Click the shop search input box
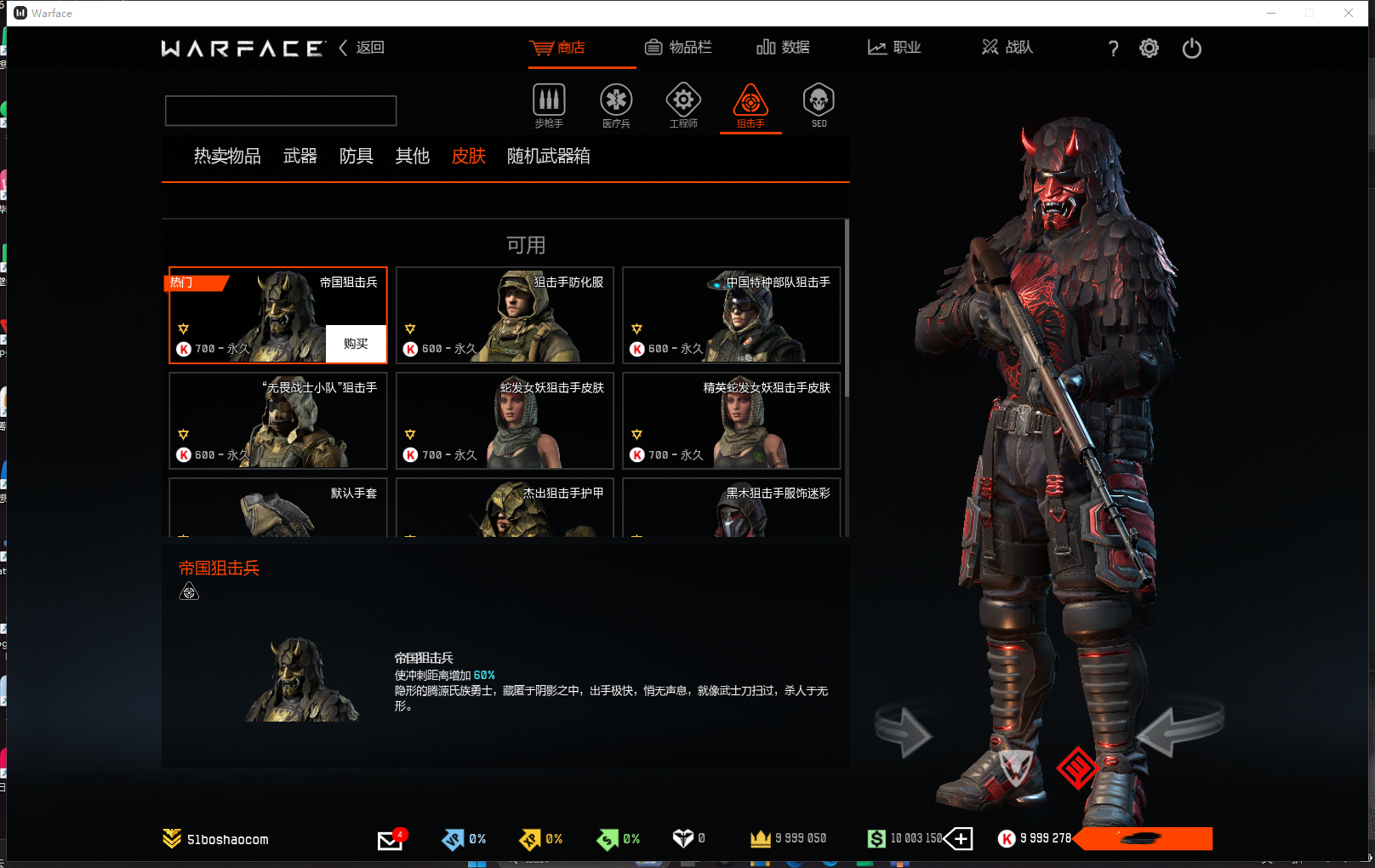The height and width of the screenshot is (868, 1375). pos(281,111)
